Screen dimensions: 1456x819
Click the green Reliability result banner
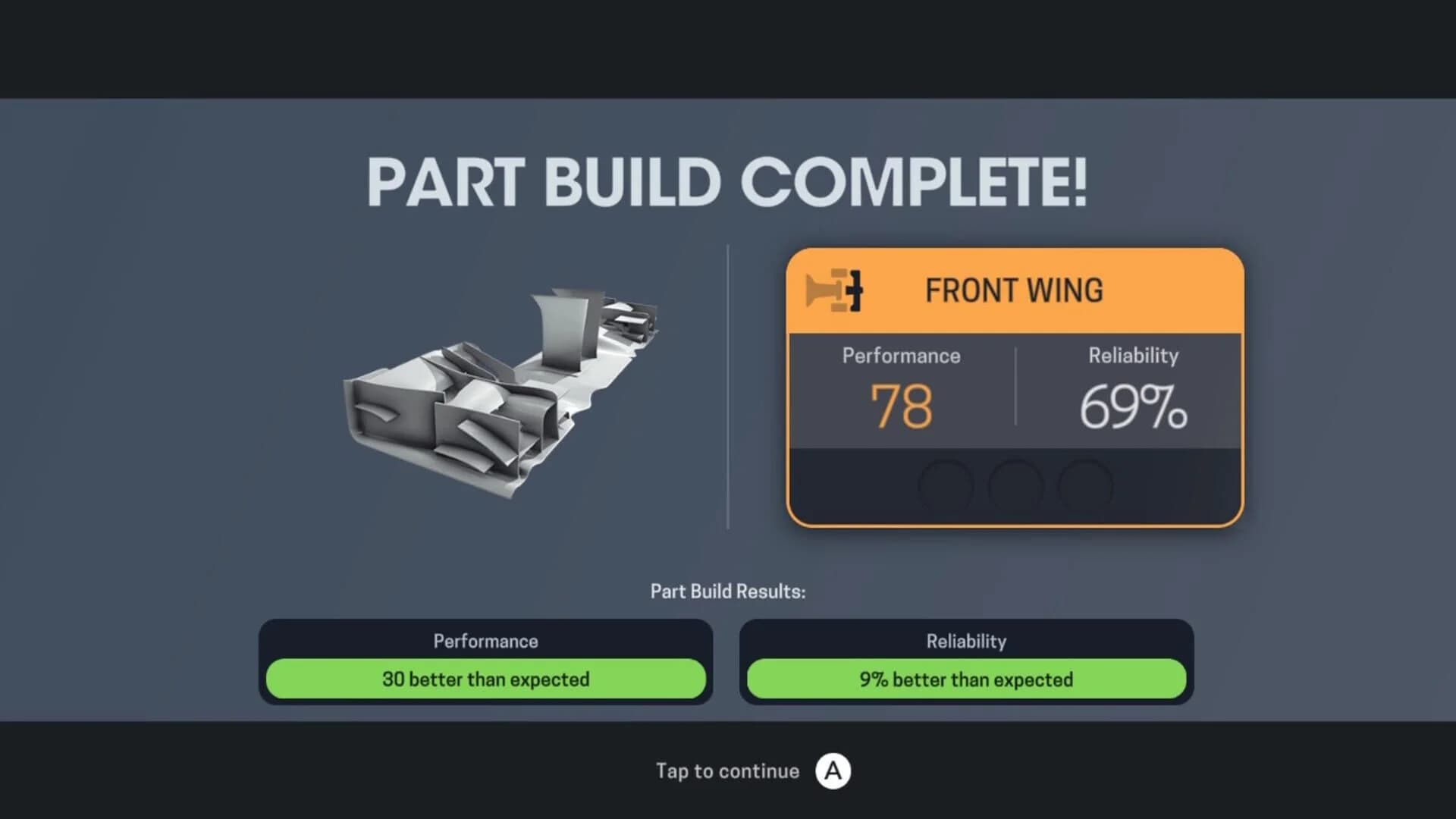[966, 679]
